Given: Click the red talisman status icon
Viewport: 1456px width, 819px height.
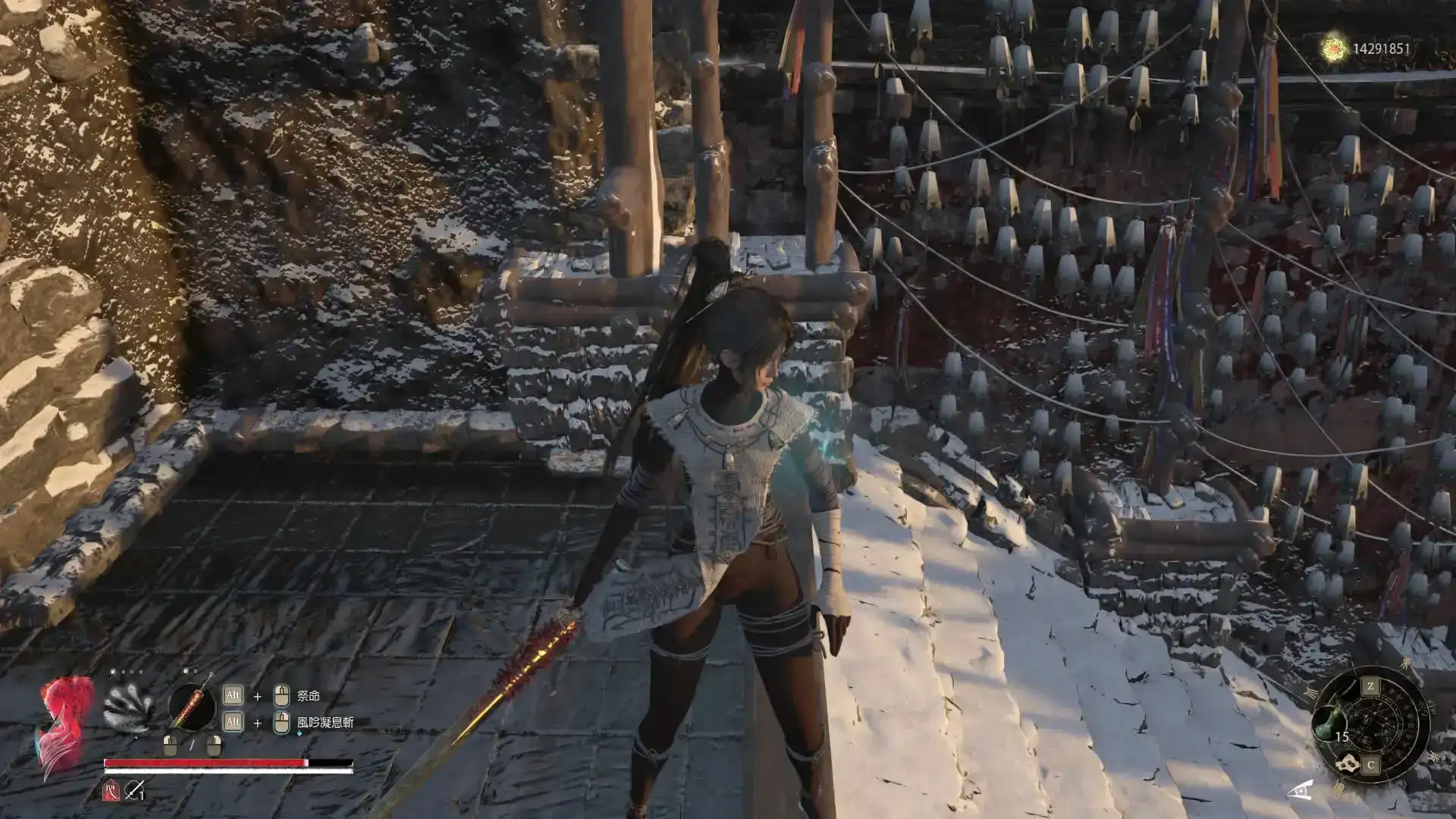Looking at the screenshot, I should [111, 792].
